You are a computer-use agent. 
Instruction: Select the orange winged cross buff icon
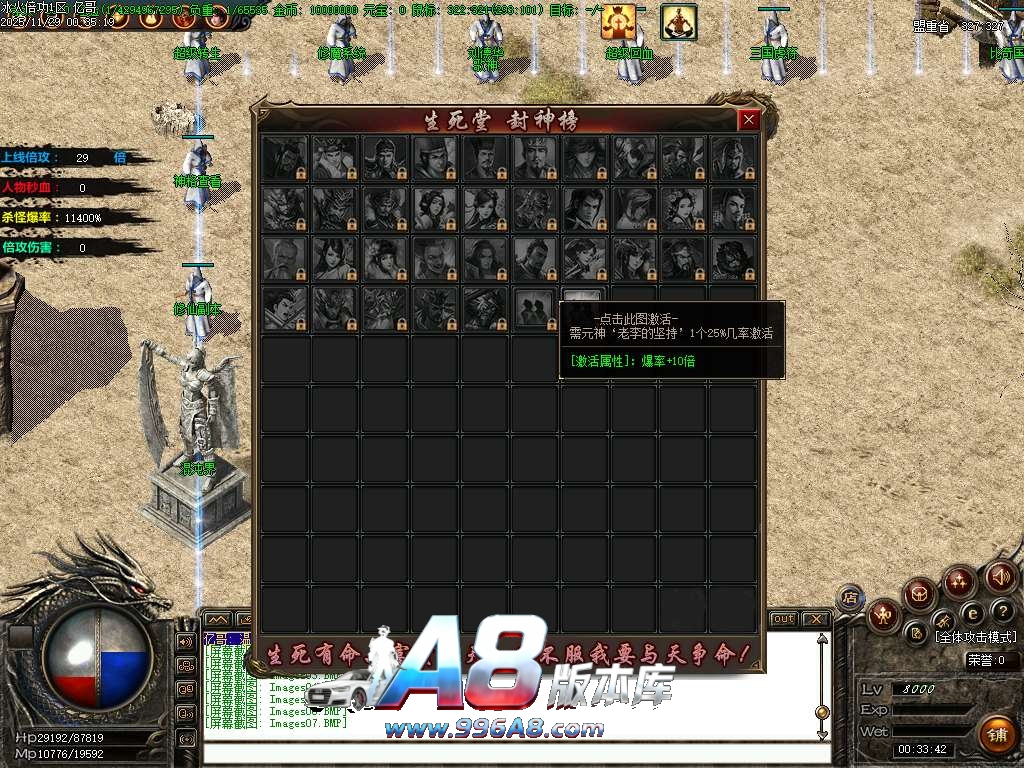pyautogui.click(x=619, y=22)
